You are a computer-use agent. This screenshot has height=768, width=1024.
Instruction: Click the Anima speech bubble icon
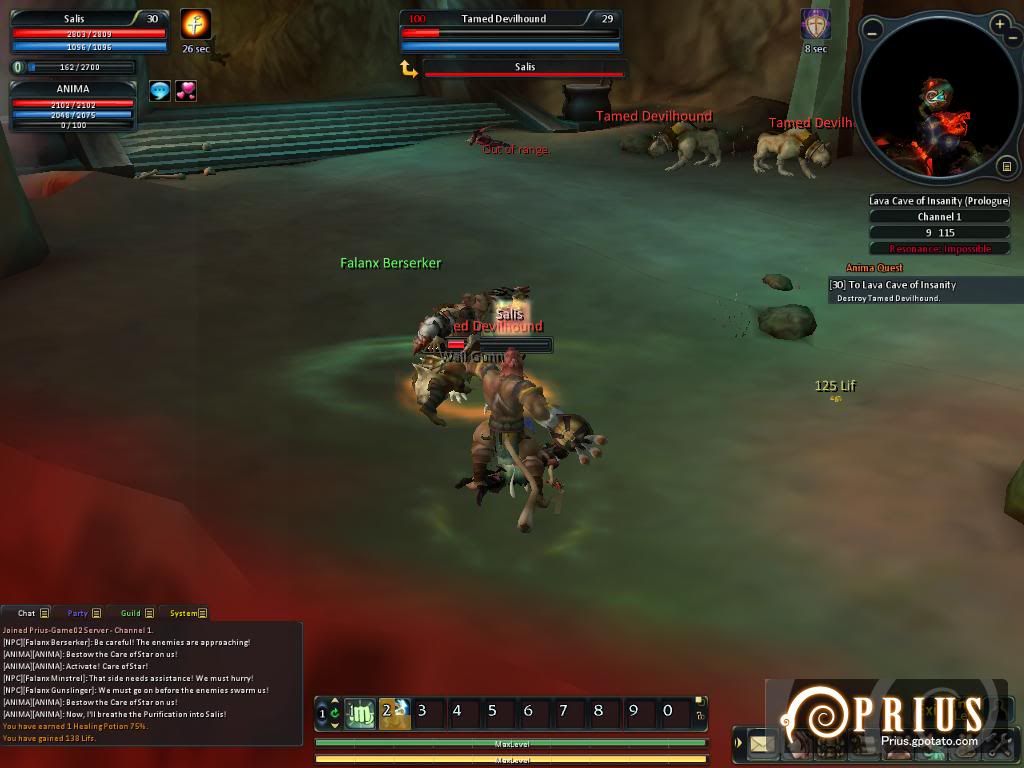(x=160, y=91)
